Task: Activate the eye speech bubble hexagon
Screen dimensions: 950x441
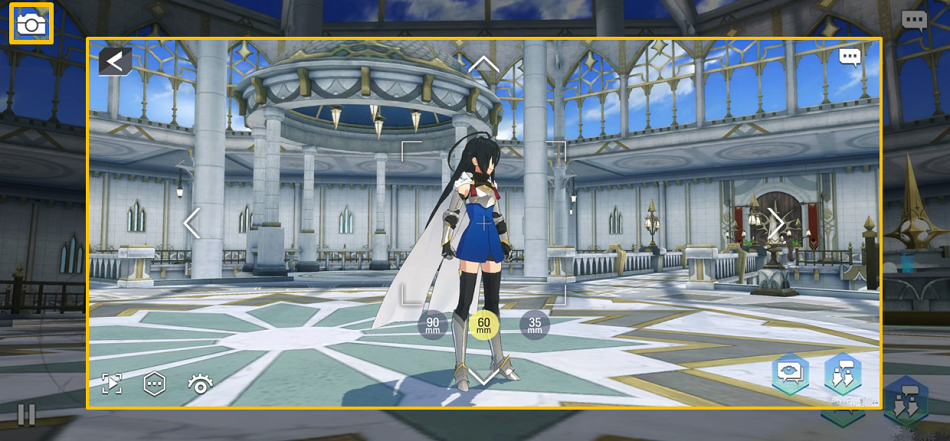Action: pyautogui.click(x=790, y=374)
